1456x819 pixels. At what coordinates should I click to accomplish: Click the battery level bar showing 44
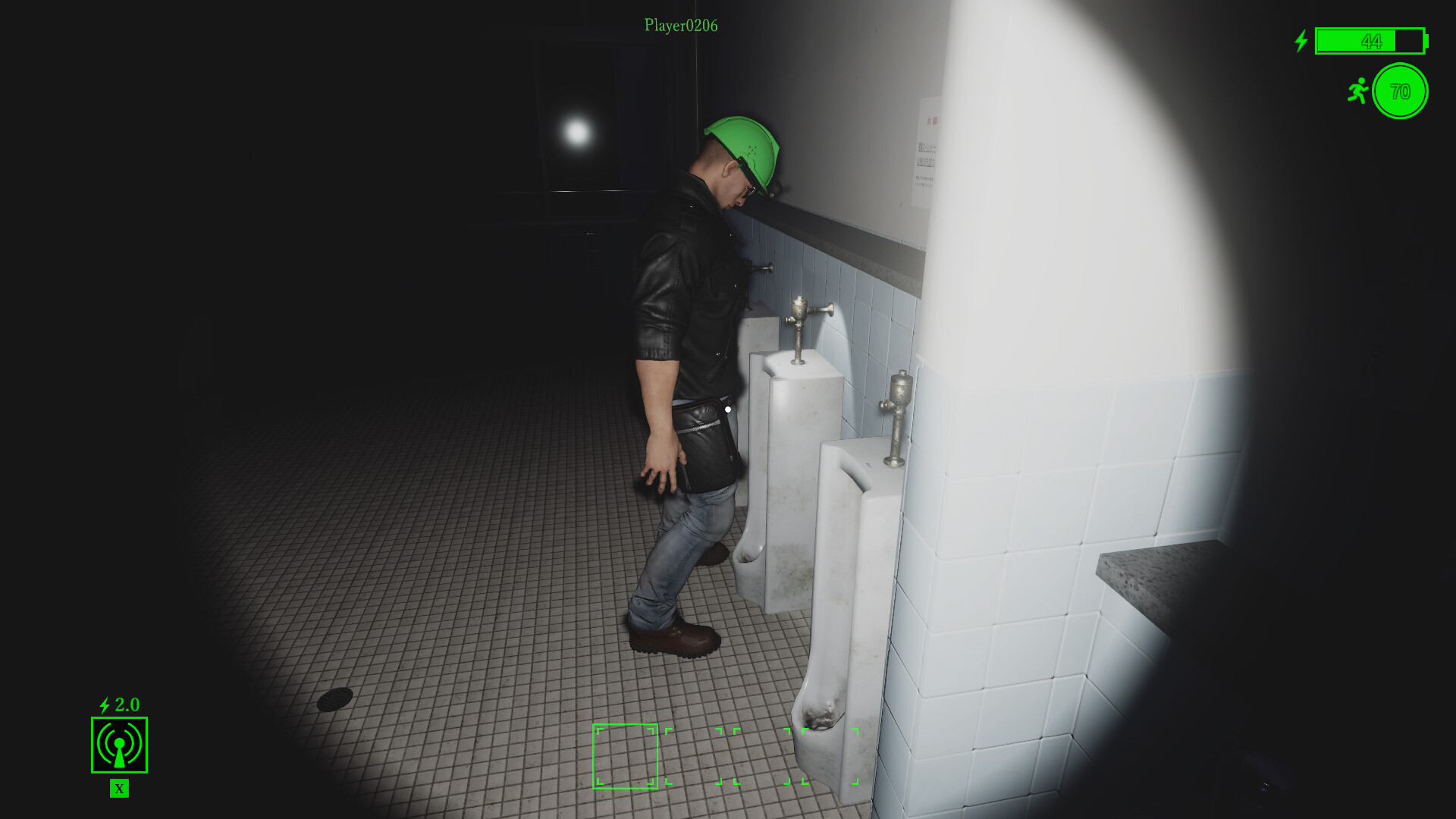[x=1369, y=42]
